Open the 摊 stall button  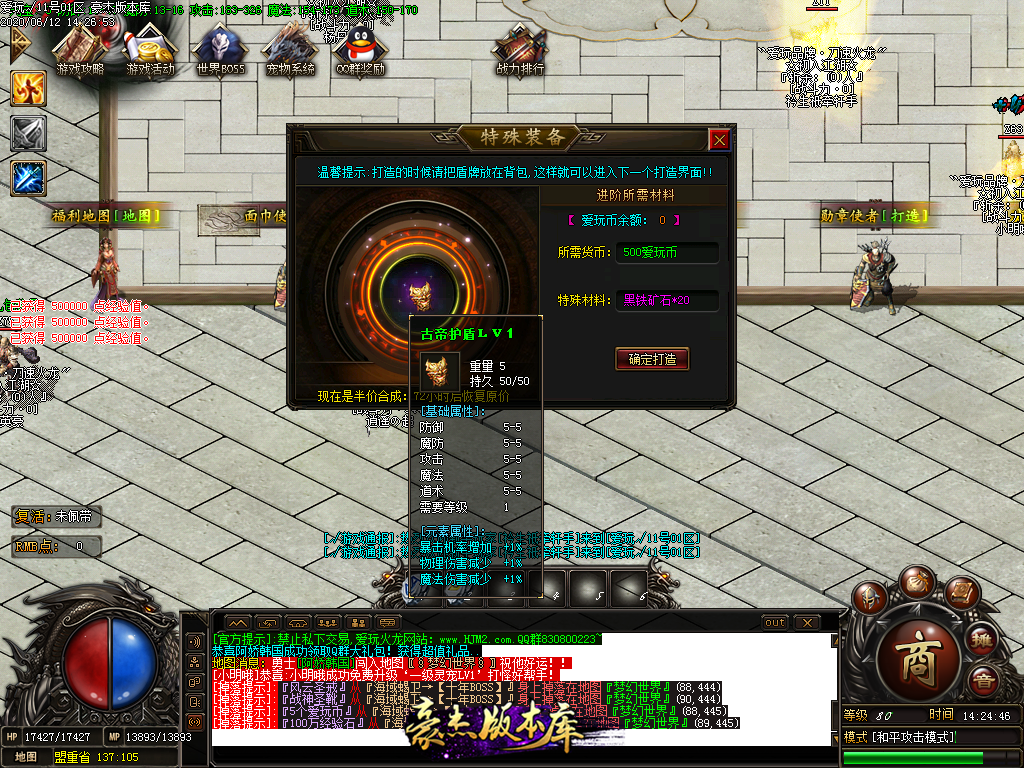coord(983,640)
